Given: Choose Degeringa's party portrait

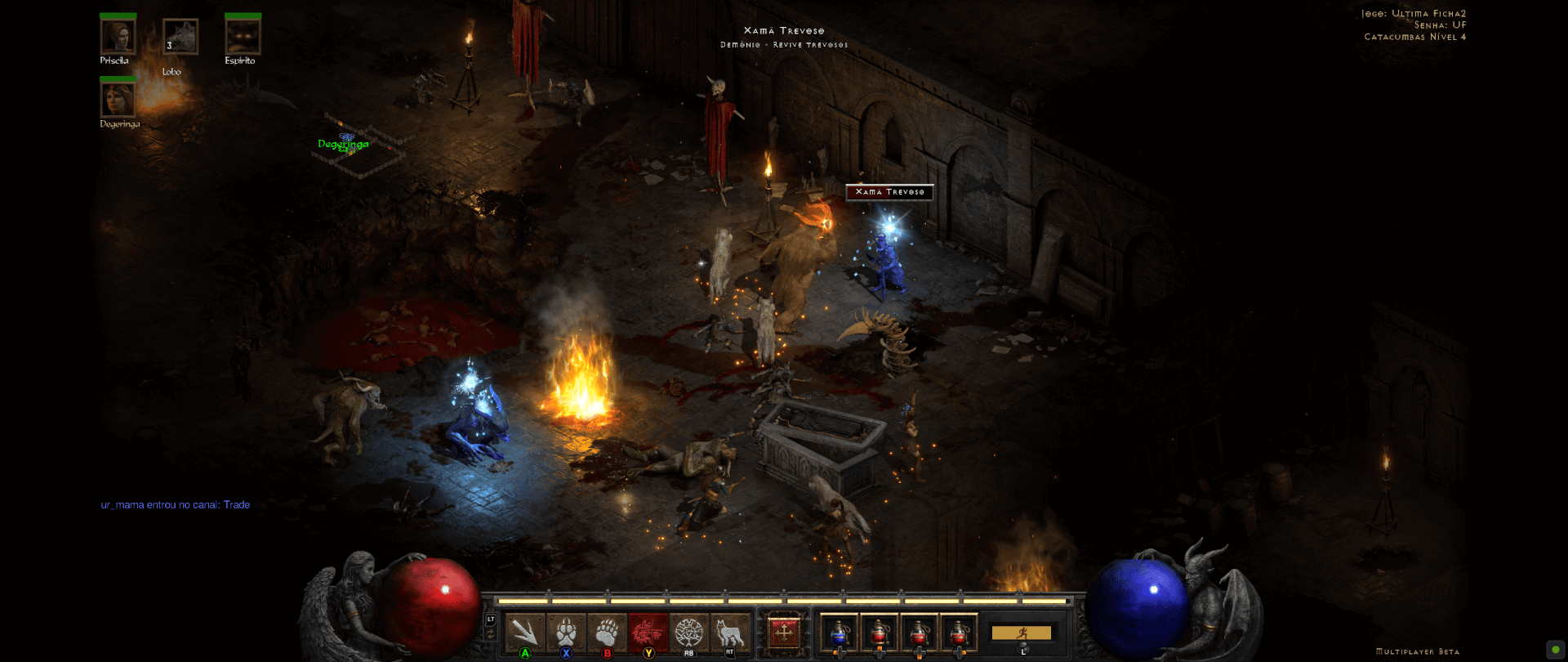Looking at the screenshot, I should click(118, 100).
